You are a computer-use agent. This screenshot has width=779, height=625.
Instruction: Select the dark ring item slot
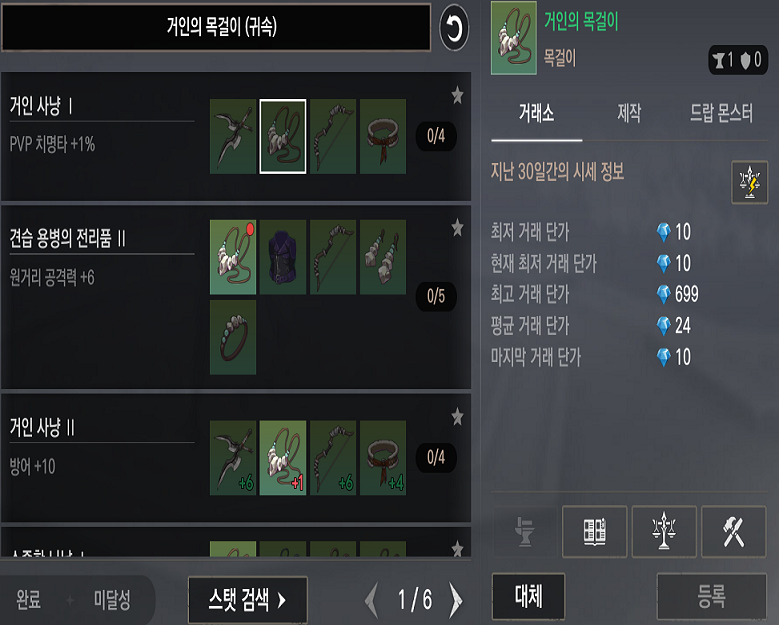(233, 338)
